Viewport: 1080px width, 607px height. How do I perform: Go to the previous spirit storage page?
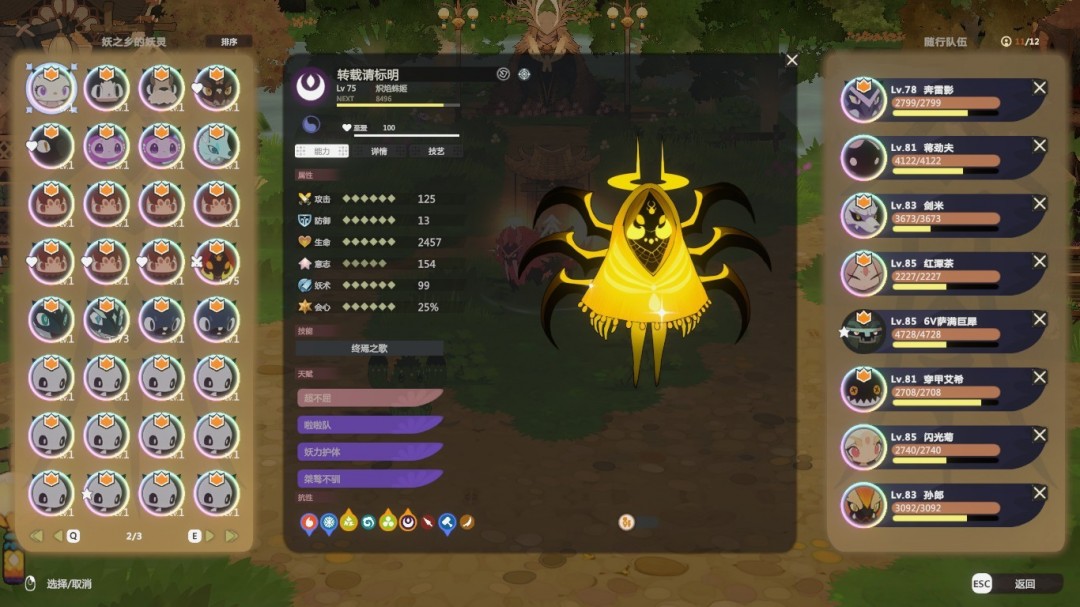[x=58, y=536]
